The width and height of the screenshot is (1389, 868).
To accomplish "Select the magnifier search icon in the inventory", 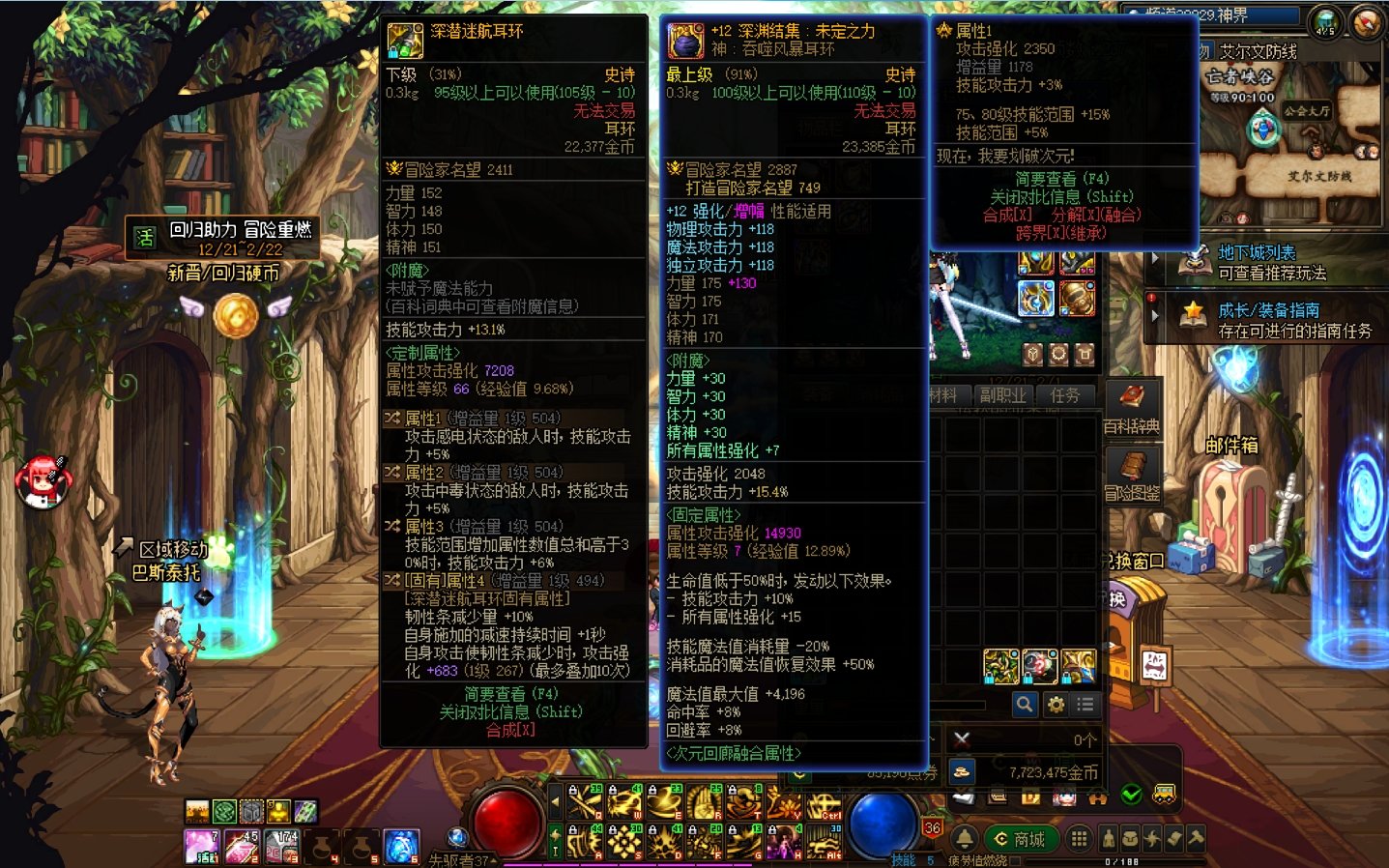I will [x=1025, y=705].
